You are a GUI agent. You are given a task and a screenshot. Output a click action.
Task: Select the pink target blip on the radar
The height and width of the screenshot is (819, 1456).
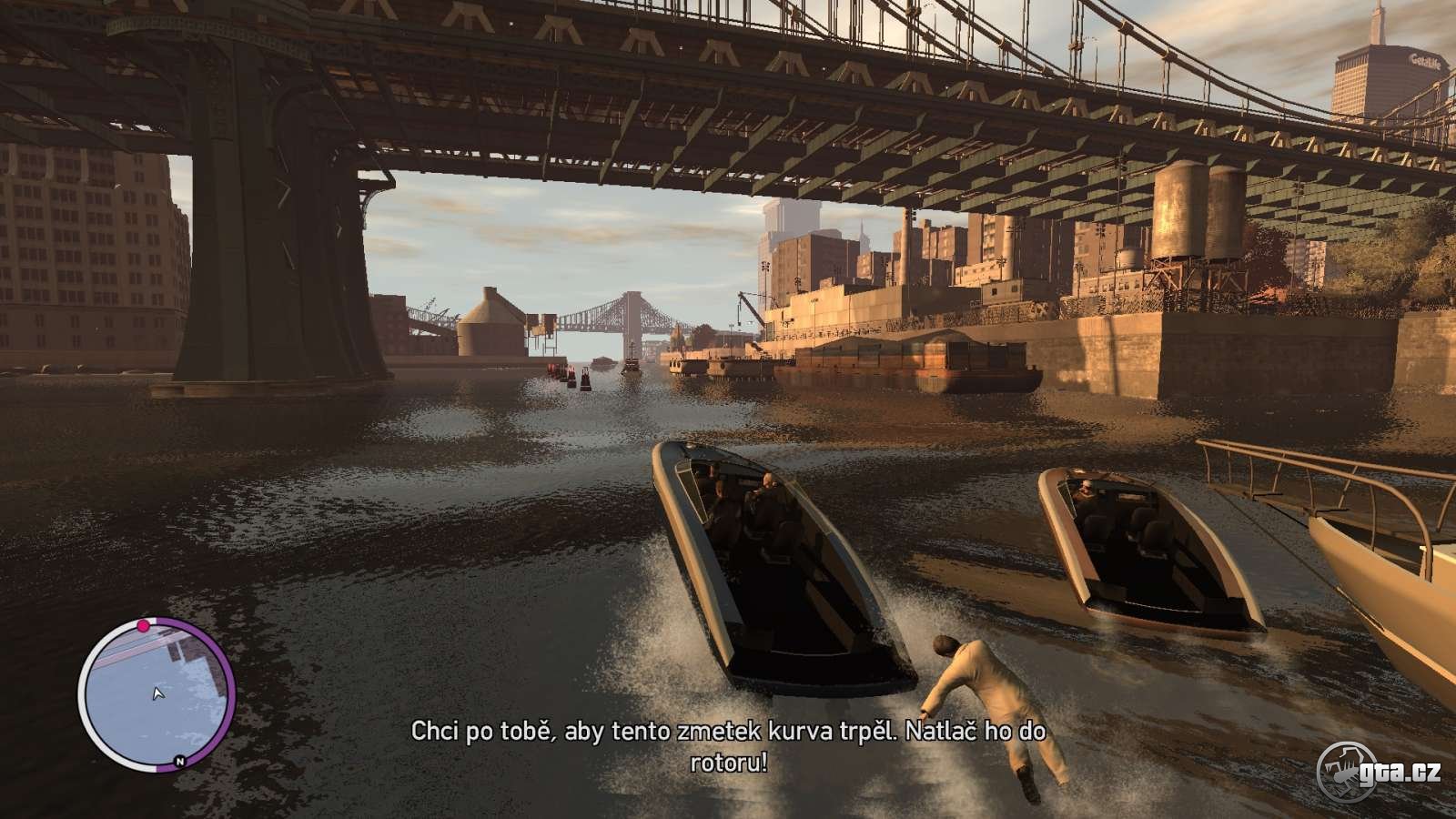click(x=143, y=626)
